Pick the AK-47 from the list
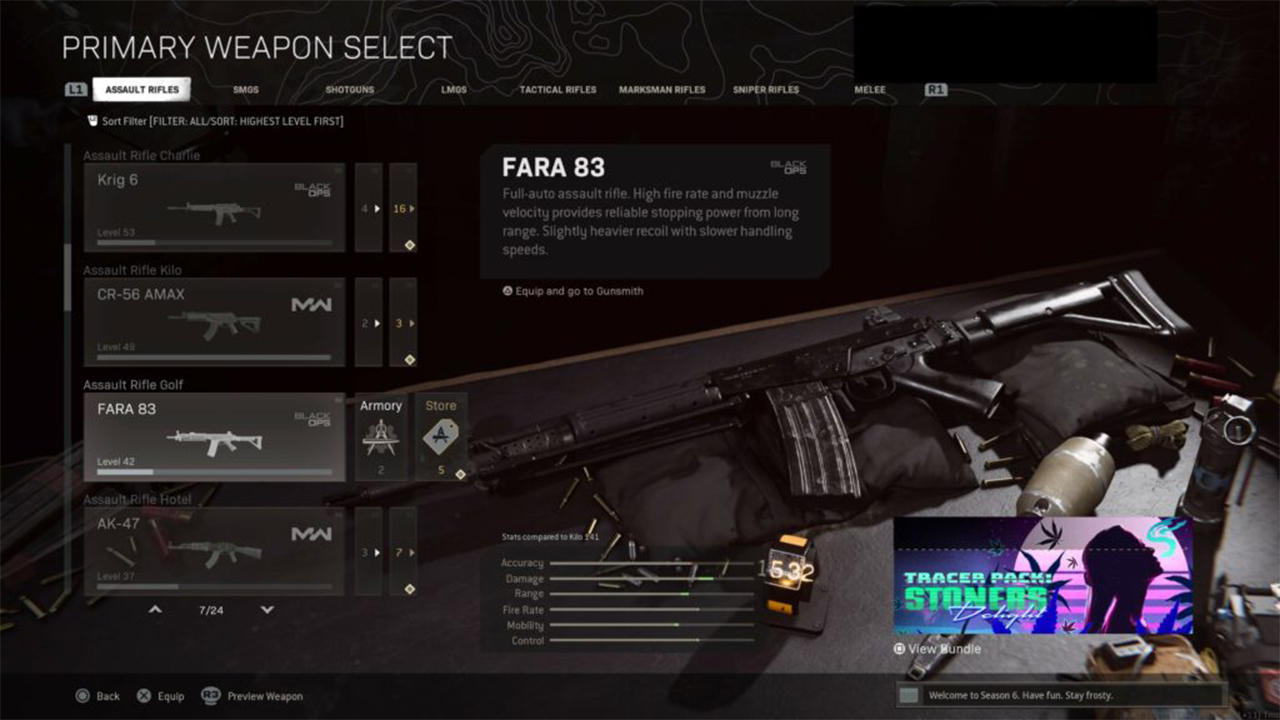The height and width of the screenshot is (720, 1280). [x=214, y=551]
